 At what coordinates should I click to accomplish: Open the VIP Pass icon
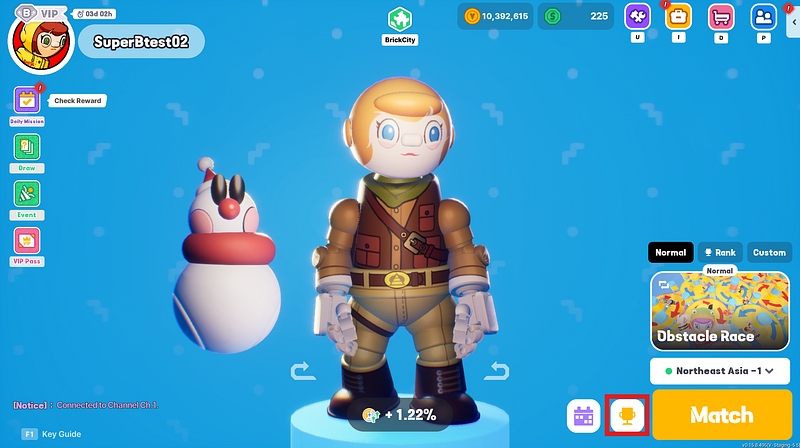click(x=27, y=240)
